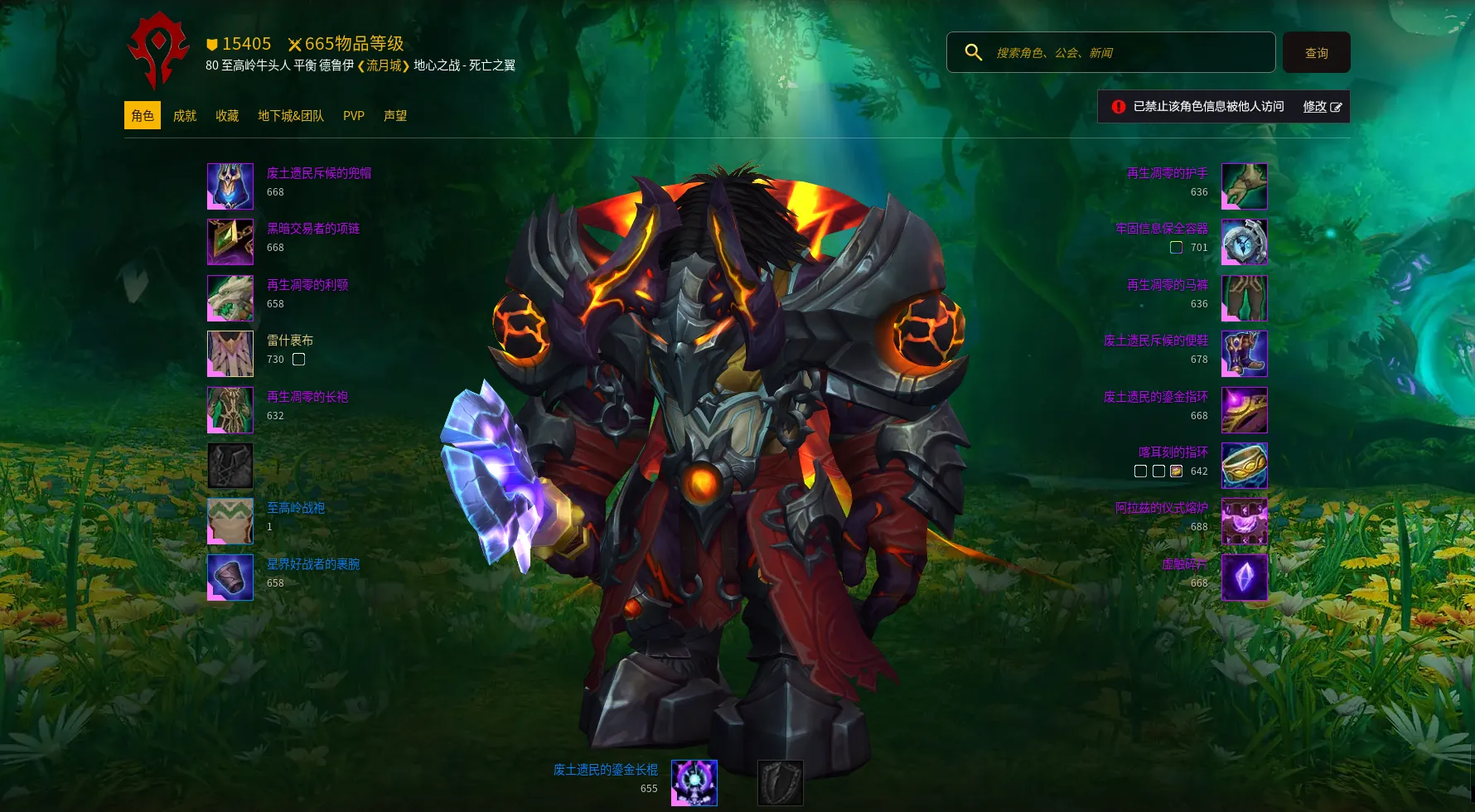Open the 喀耳刻的指环 ring slot
The image size is (1475, 812).
pos(1244,465)
